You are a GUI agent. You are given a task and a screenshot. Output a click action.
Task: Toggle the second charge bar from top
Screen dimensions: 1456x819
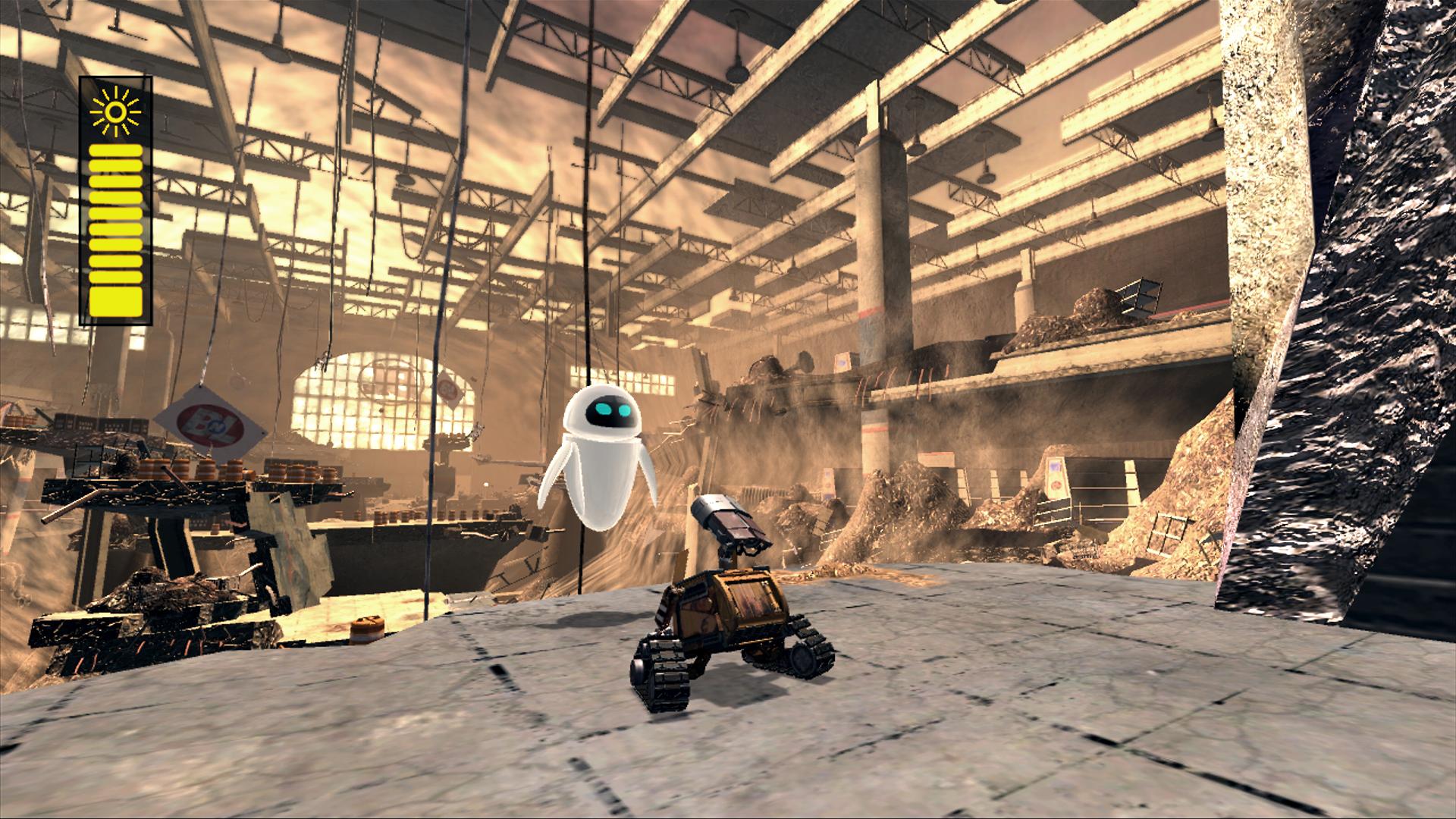115,165
